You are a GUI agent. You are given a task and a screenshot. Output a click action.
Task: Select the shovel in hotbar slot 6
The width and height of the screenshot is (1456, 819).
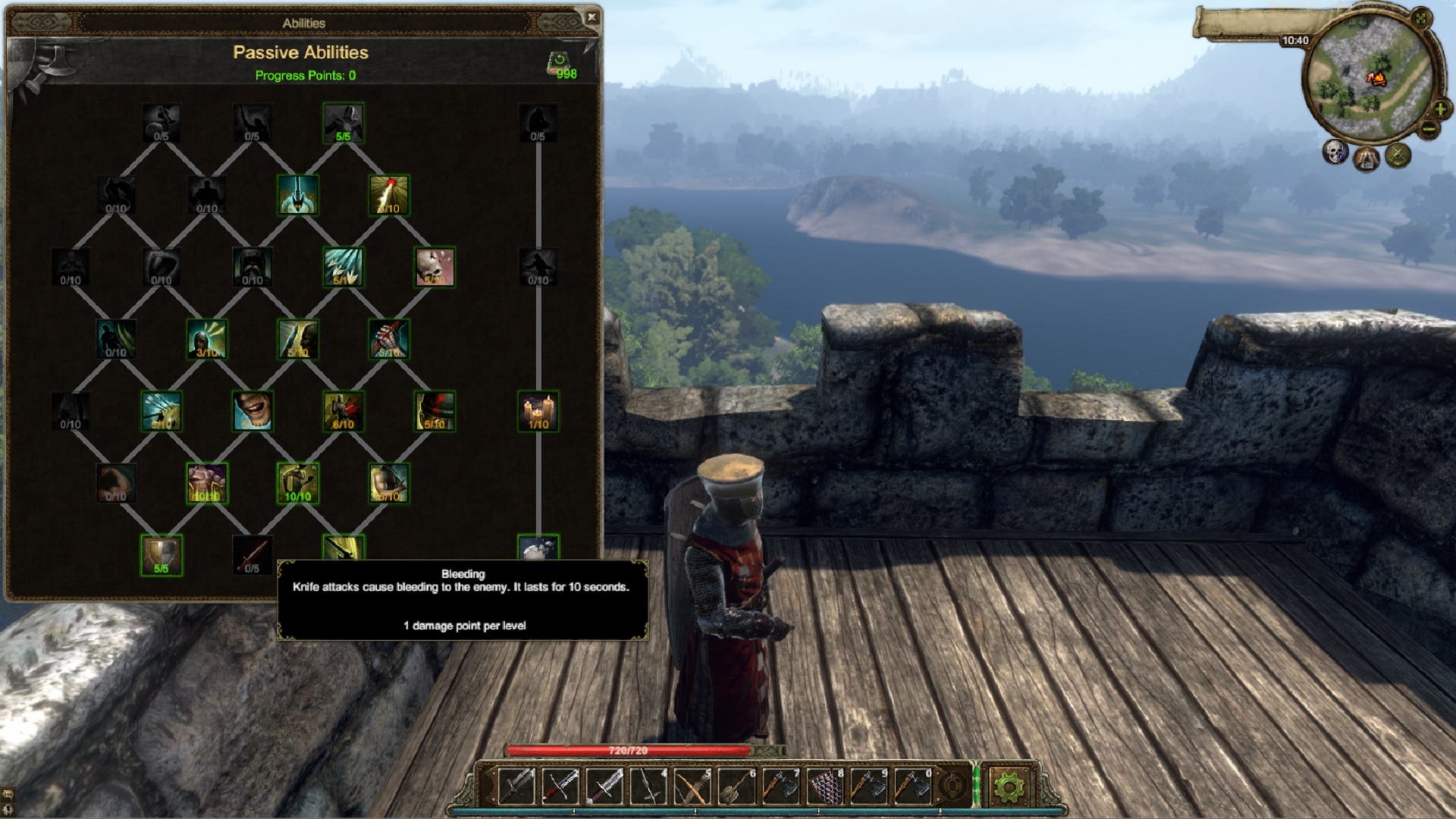(x=736, y=787)
